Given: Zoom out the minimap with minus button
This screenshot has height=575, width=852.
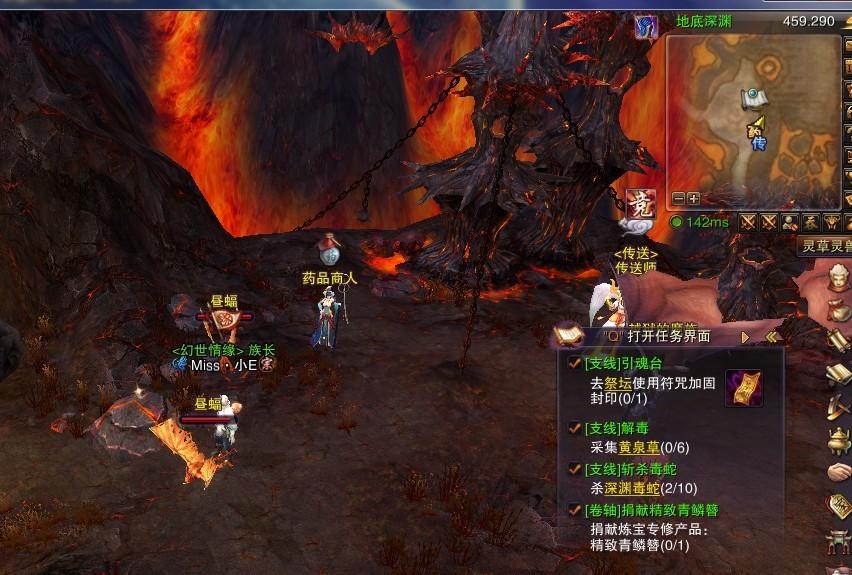Looking at the screenshot, I should [x=679, y=198].
